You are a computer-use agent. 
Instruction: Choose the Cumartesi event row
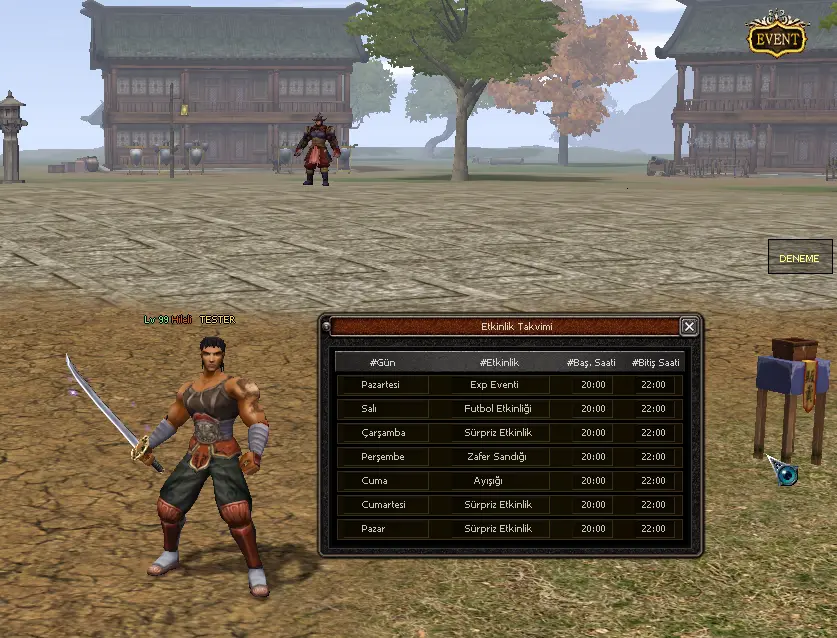pos(509,505)
